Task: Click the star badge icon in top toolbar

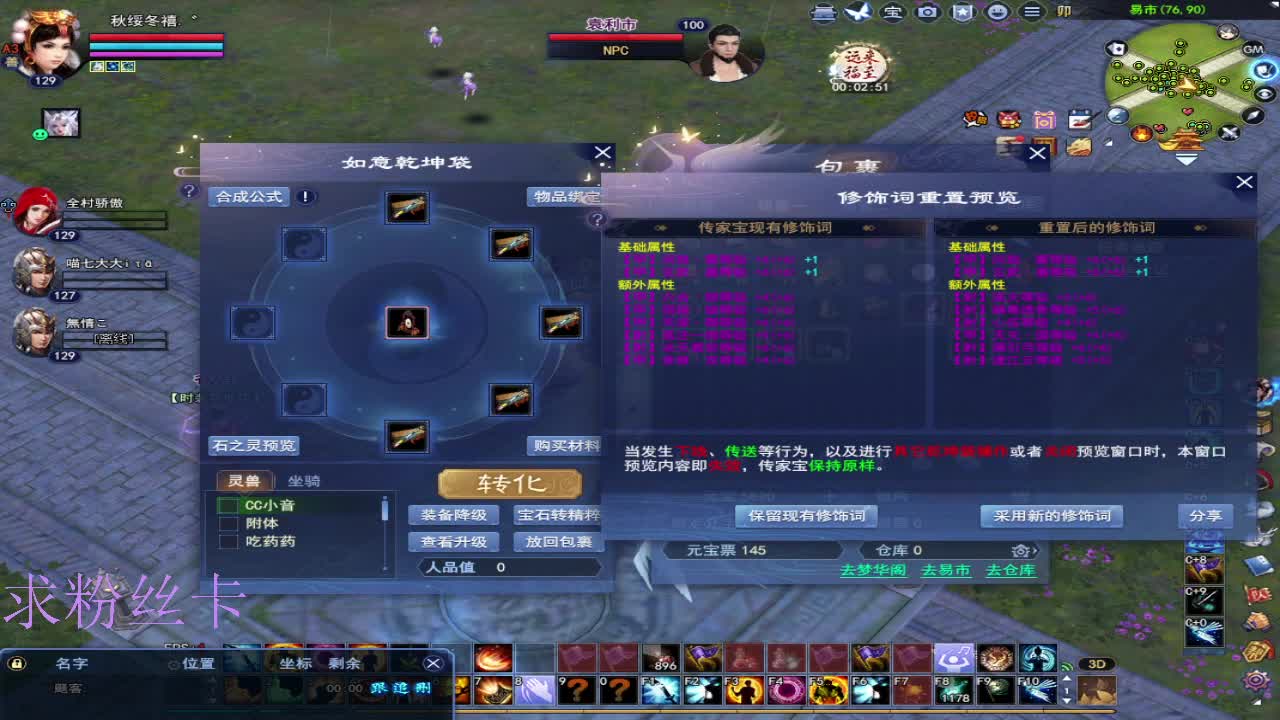Action: point(962,13)
